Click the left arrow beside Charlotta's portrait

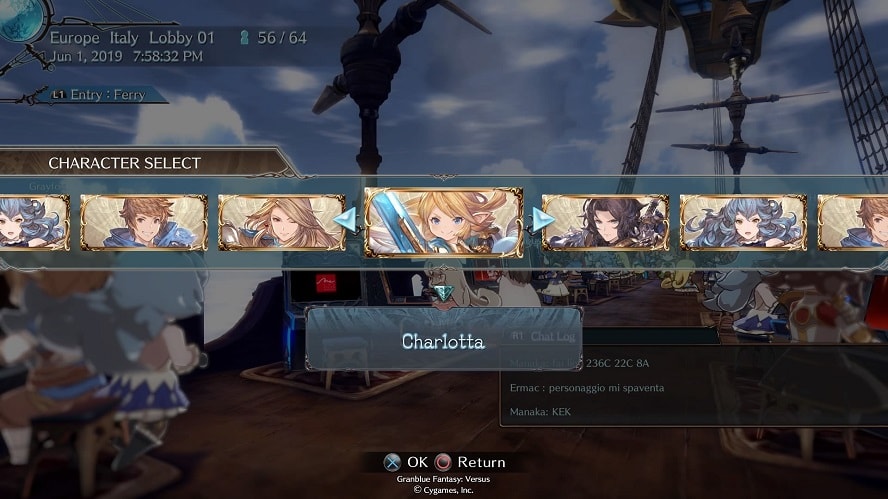(x=346, y=220)
